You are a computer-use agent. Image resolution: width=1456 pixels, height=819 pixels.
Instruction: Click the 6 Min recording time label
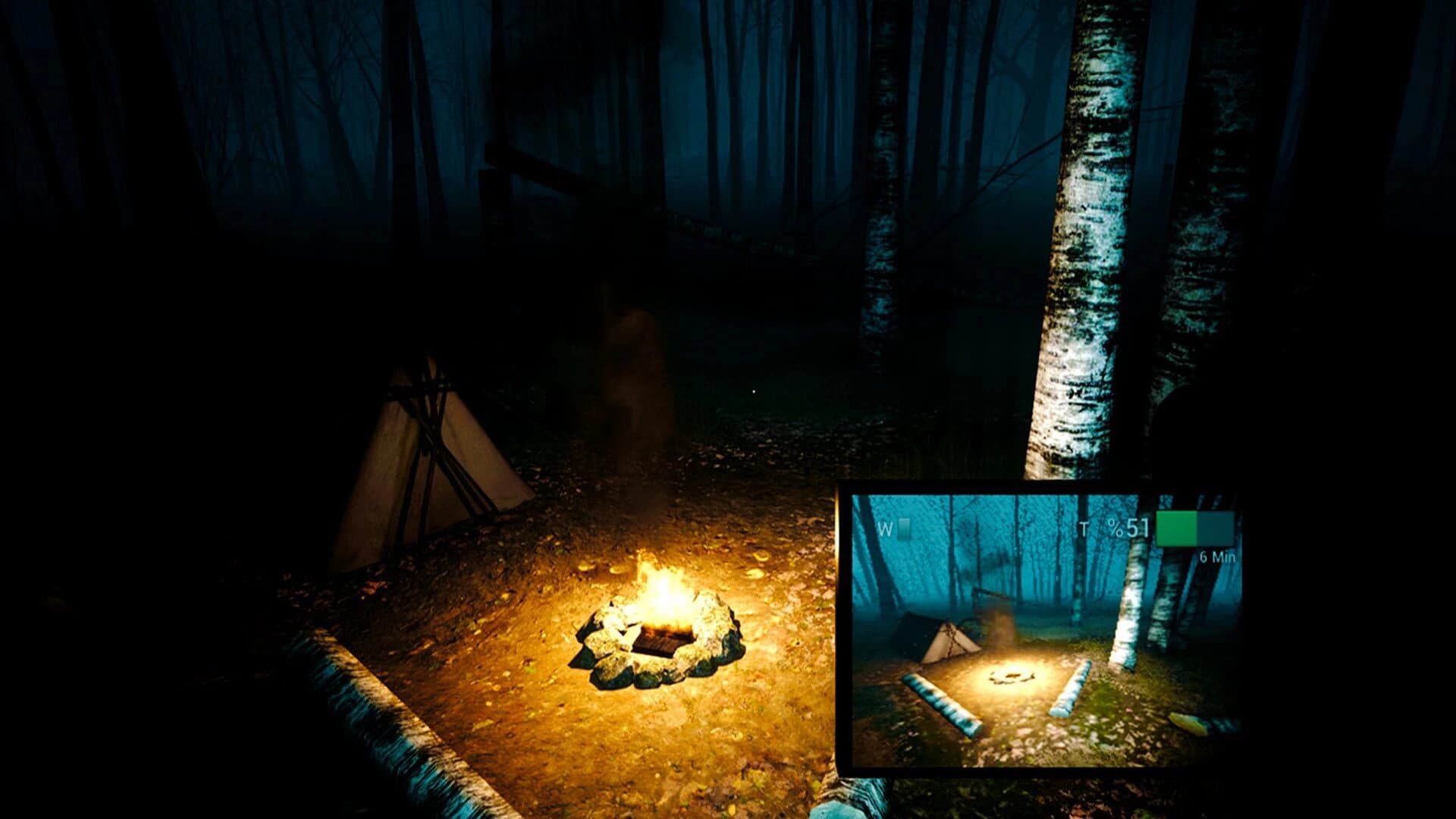1218,557
